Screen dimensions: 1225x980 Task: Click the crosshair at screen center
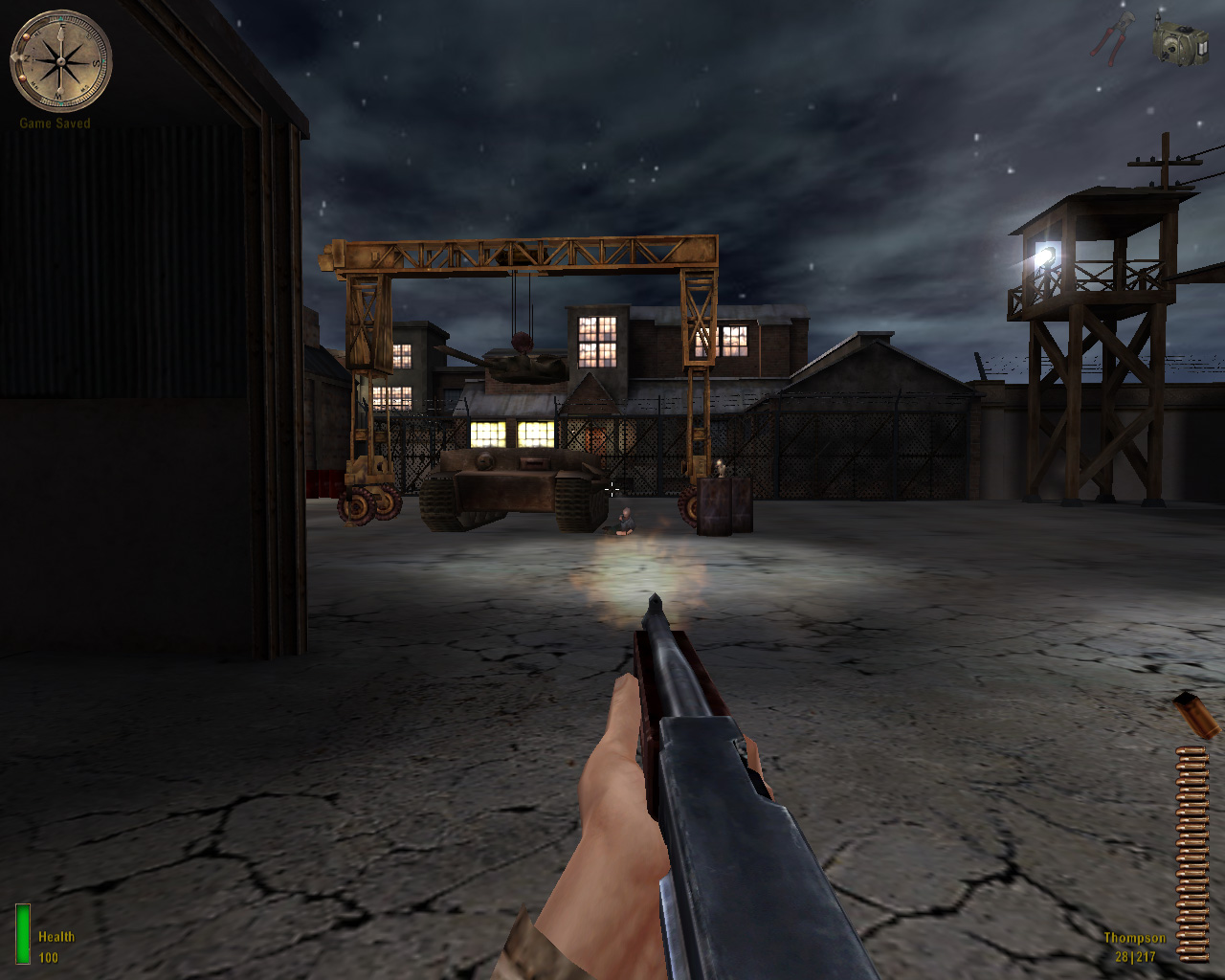pos(612,490)
